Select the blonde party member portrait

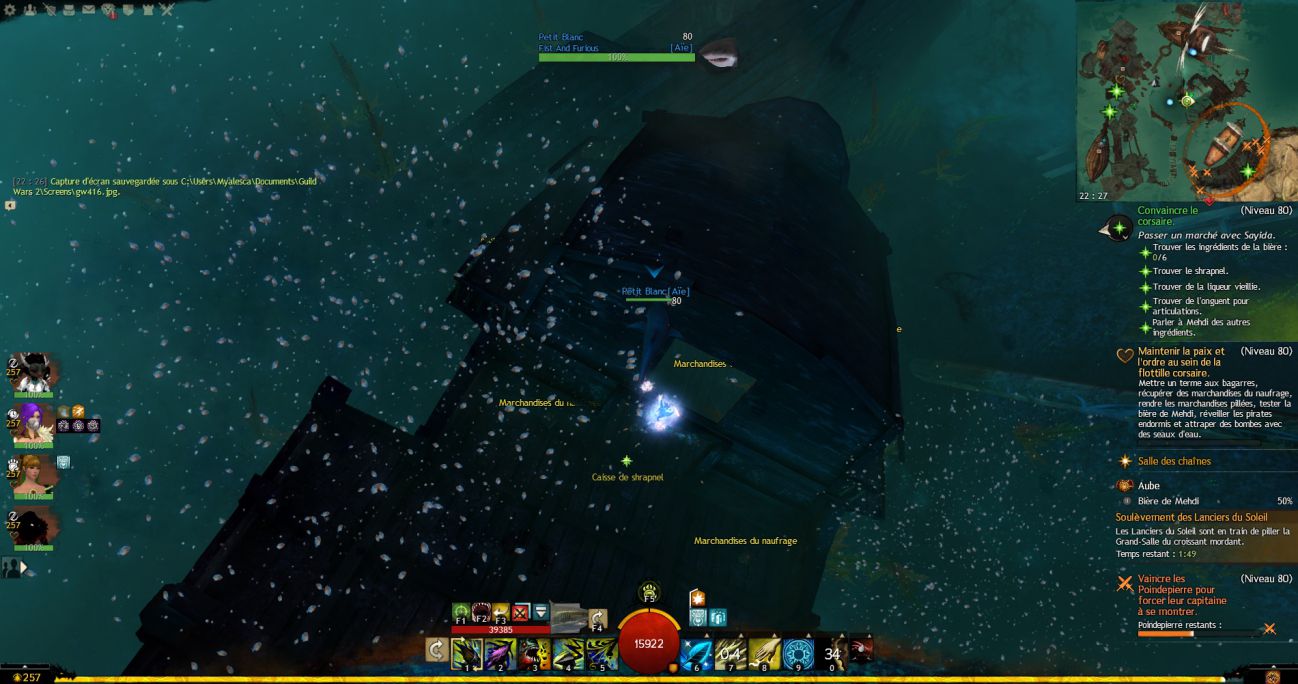coord(30,472)
